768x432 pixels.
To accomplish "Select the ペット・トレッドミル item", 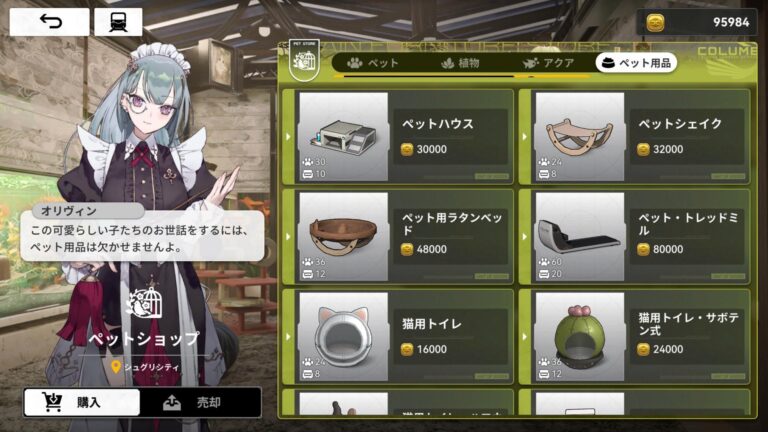I will tap(634, 235).
